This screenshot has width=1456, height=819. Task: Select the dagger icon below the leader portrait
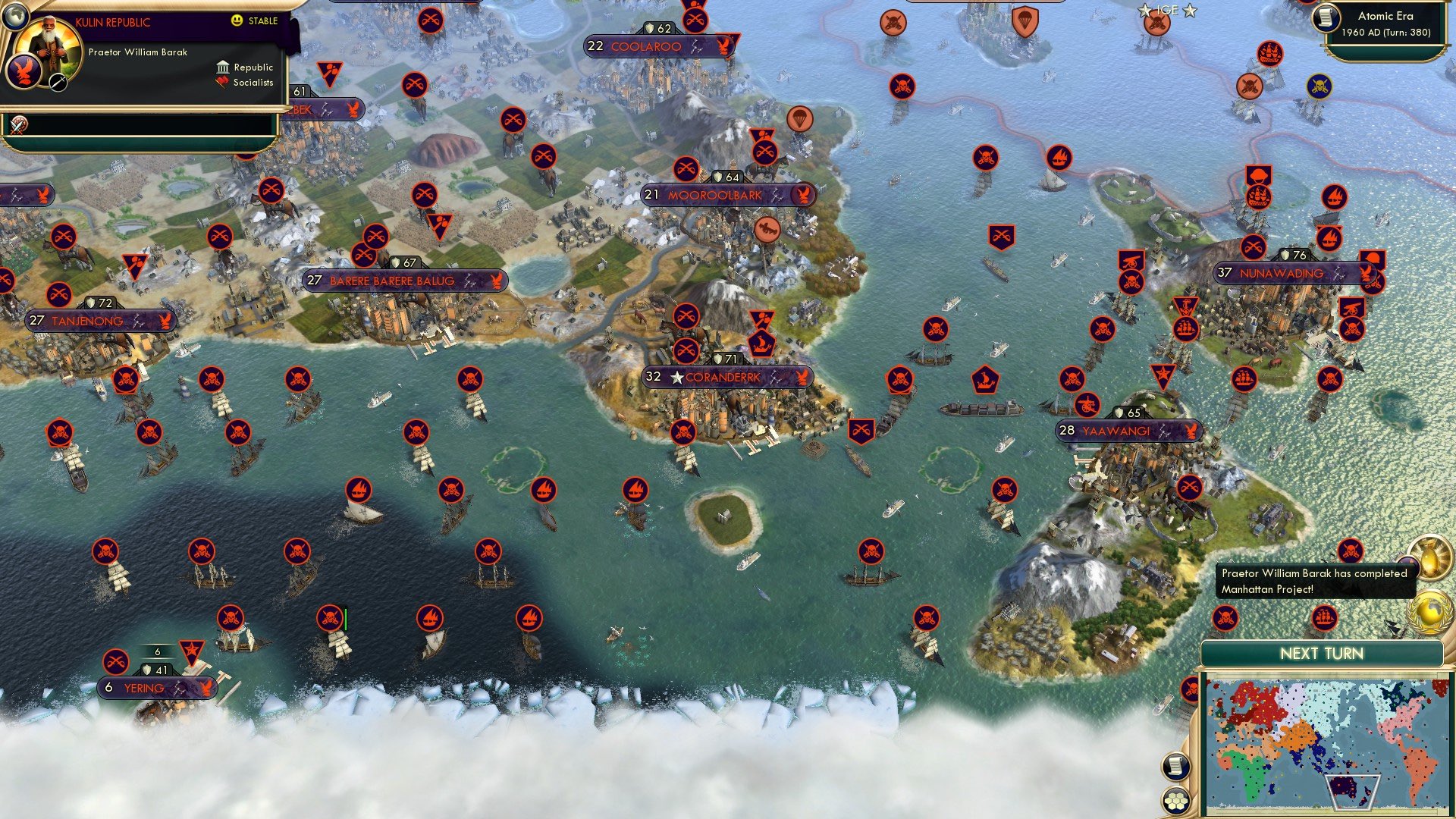[x=58, y=82]
